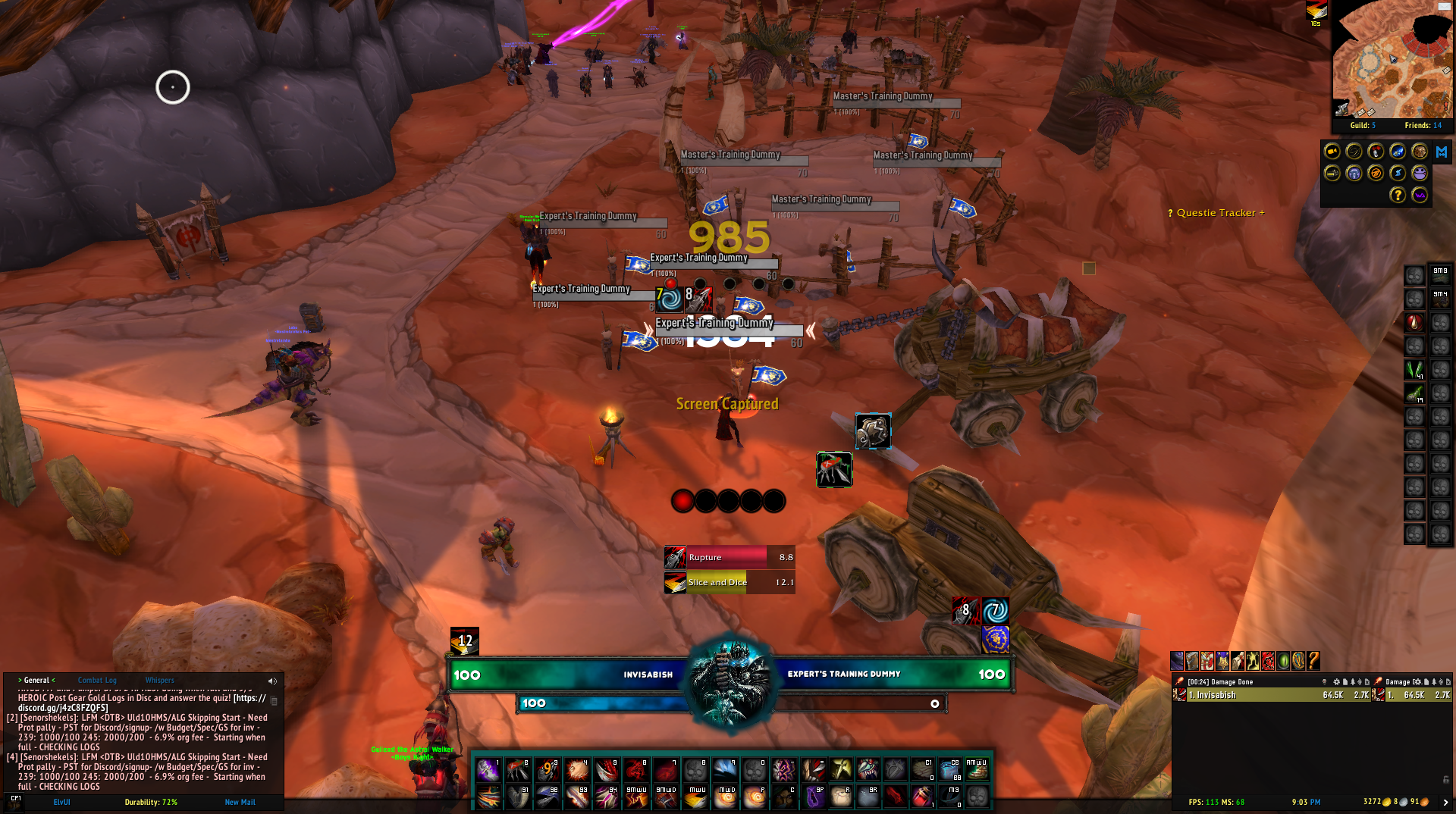Click the Guild data text below minimap
Image resolution: width=1456 pixels, height=814 pixels.
(x=1362, y=126)
